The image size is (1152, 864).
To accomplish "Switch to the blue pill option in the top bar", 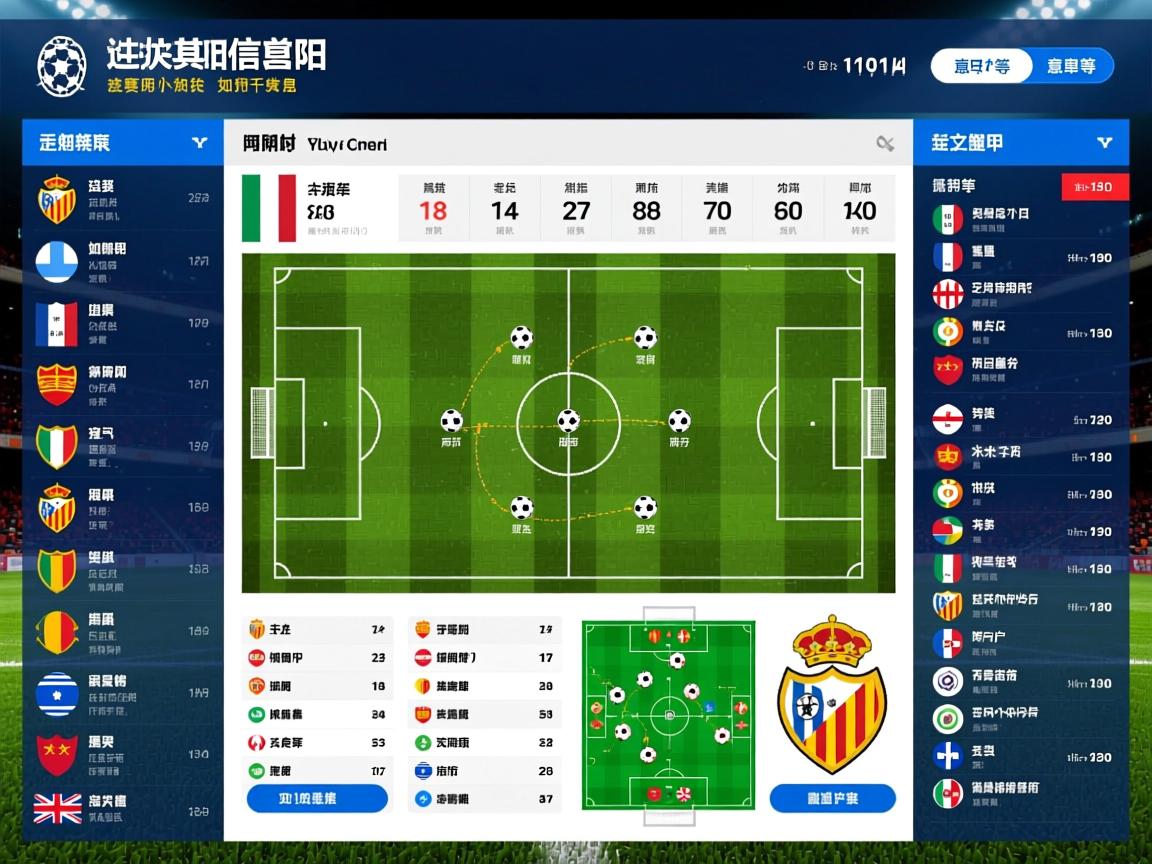I will (1070, 66).
